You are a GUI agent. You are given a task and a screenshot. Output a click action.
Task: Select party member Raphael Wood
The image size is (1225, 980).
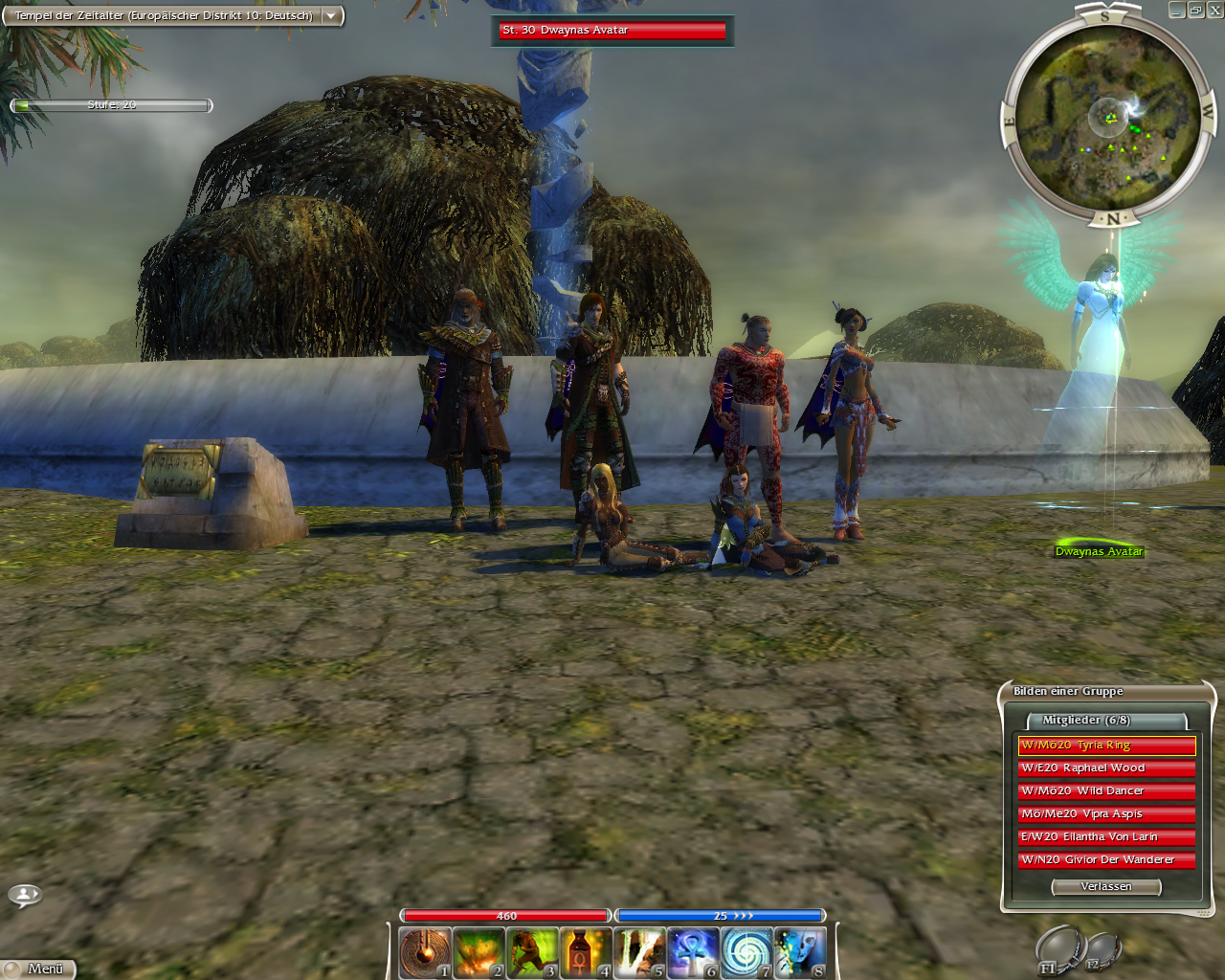pos(1106,768)
